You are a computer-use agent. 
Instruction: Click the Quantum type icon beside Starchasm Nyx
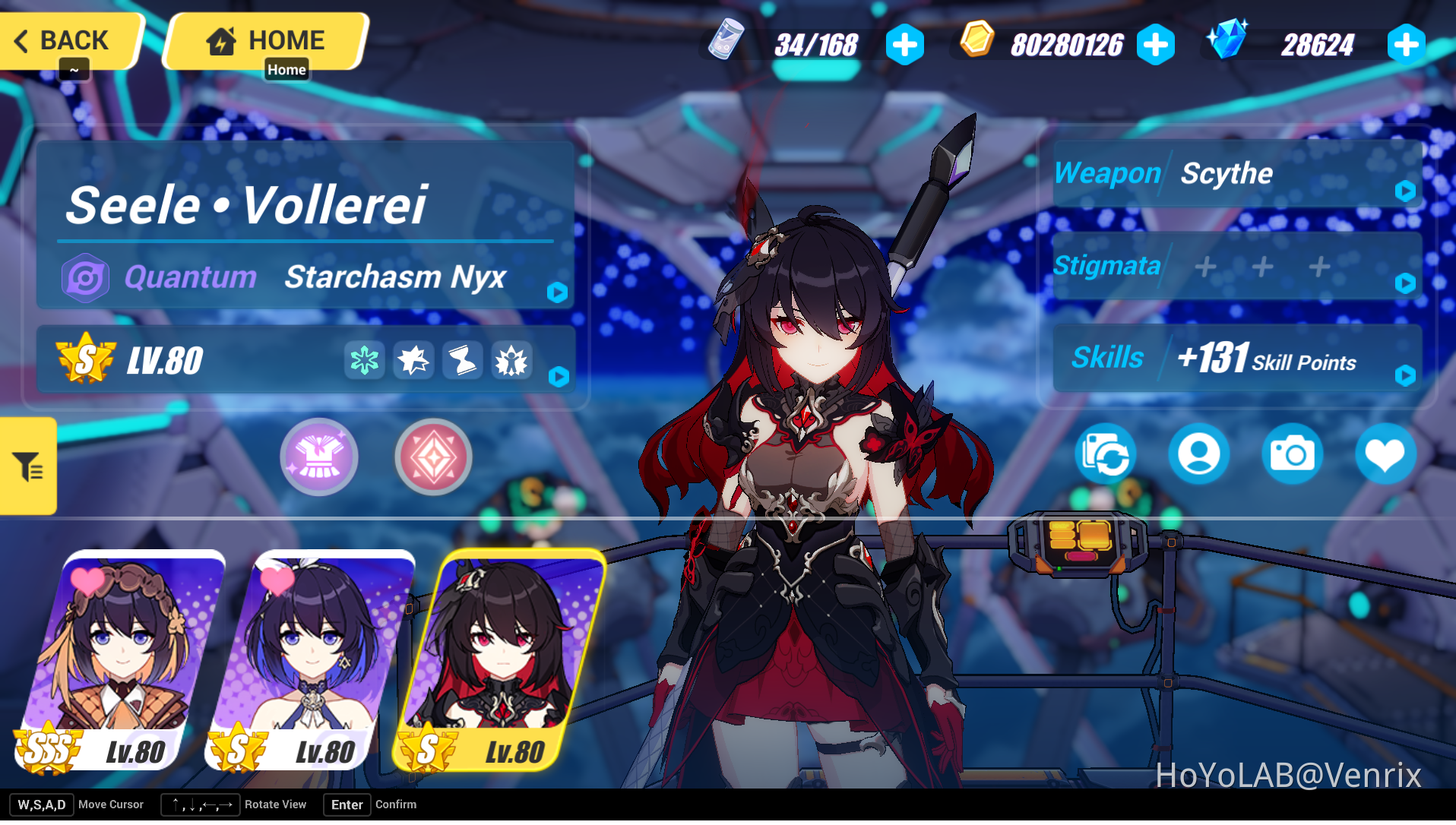point(85,277)
